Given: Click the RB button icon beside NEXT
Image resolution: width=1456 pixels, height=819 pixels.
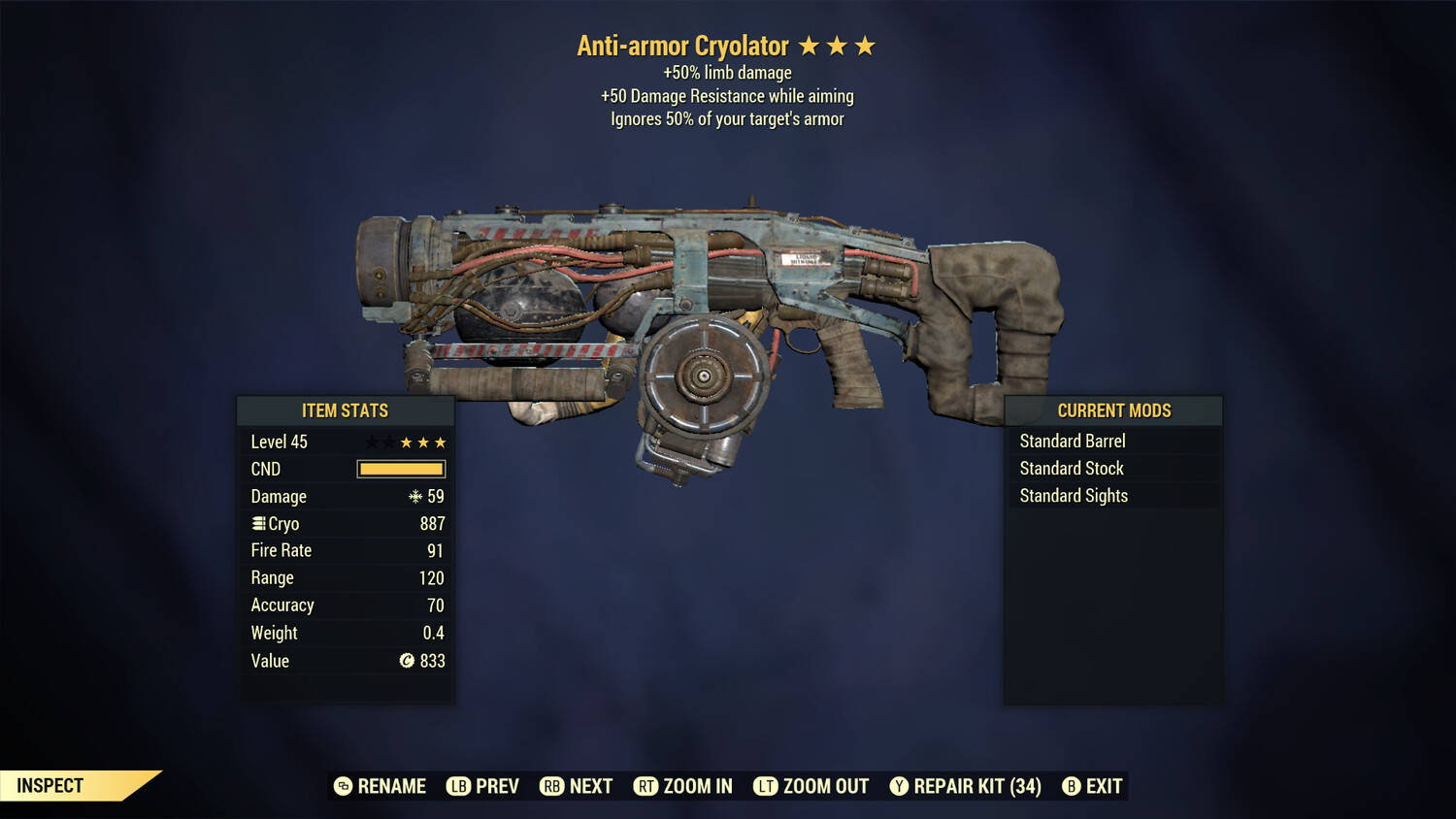Looking at the screenshot, I should point(551,786).
